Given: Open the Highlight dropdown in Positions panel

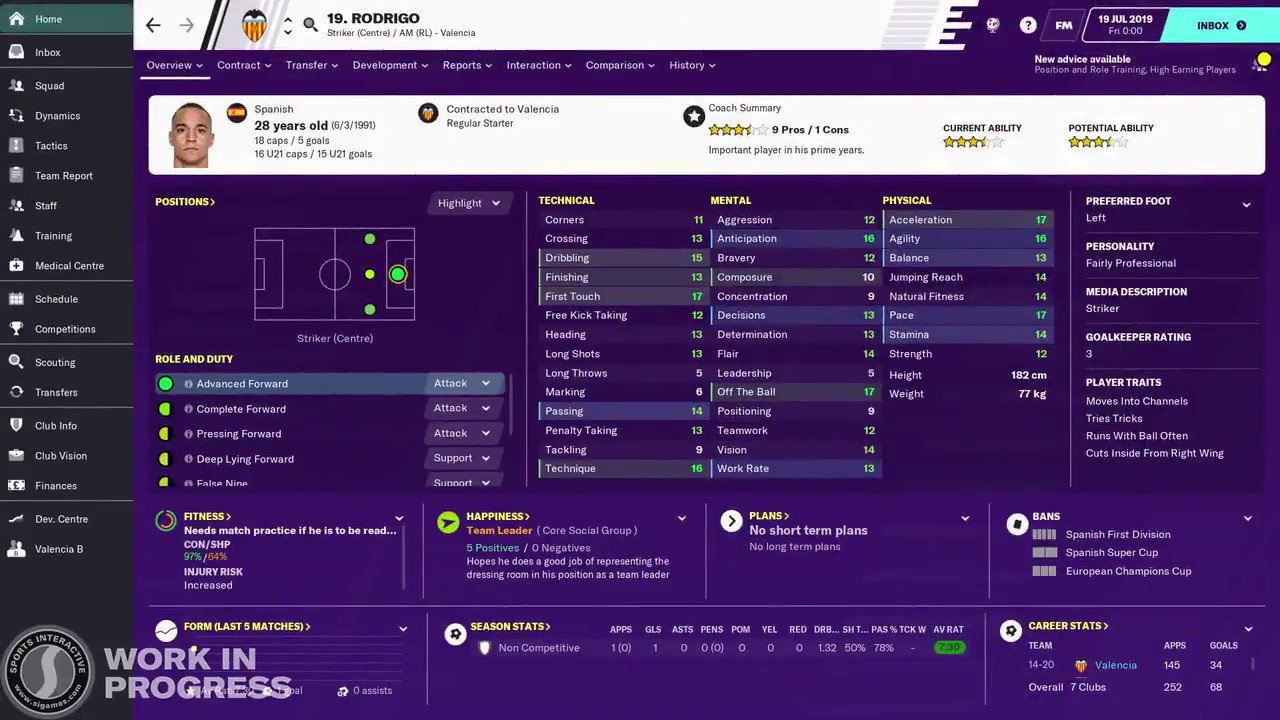Looking at the screenshot, I should pos(468,202).
